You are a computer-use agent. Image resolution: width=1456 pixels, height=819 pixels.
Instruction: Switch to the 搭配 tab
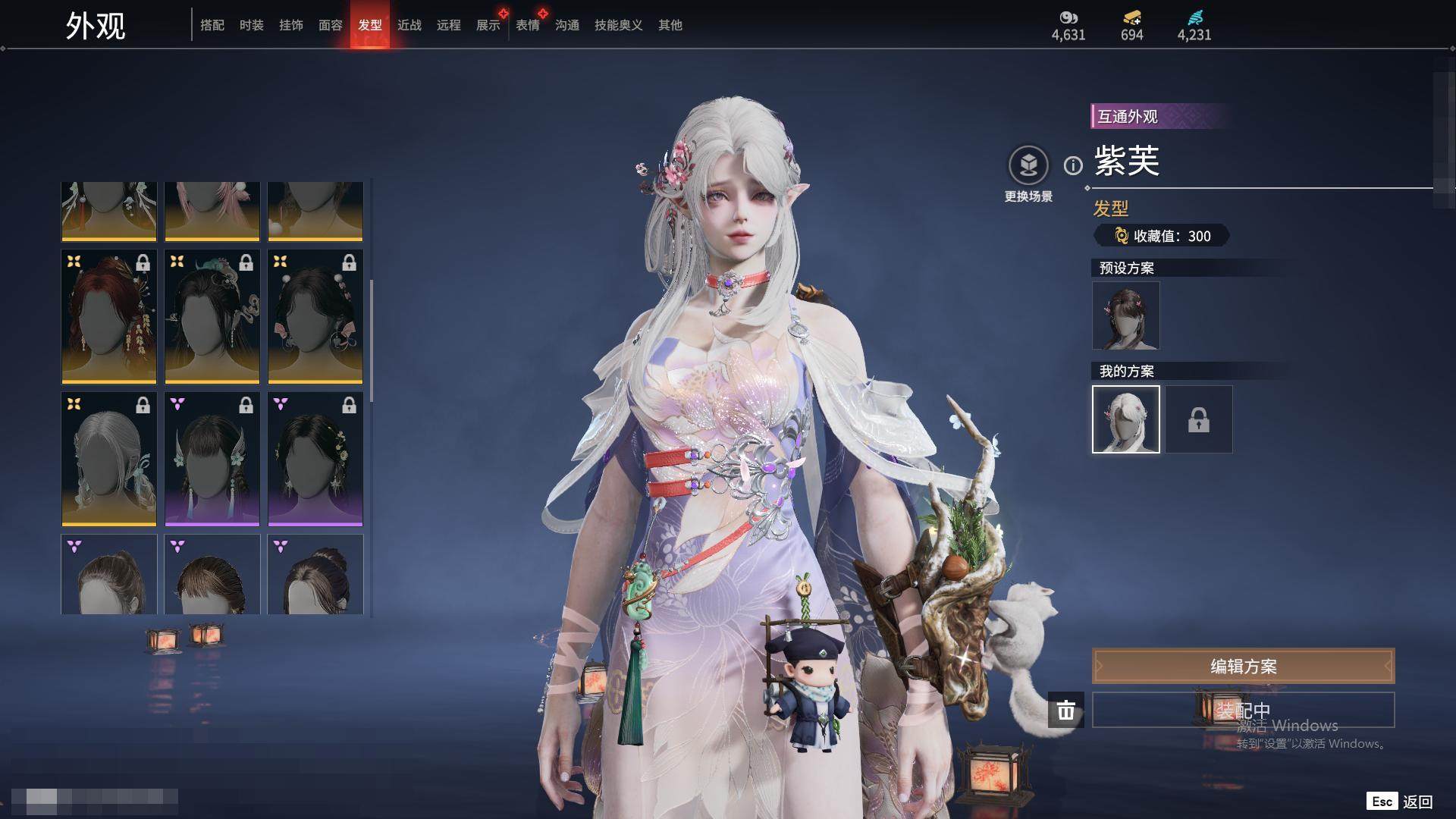point(212,25)
